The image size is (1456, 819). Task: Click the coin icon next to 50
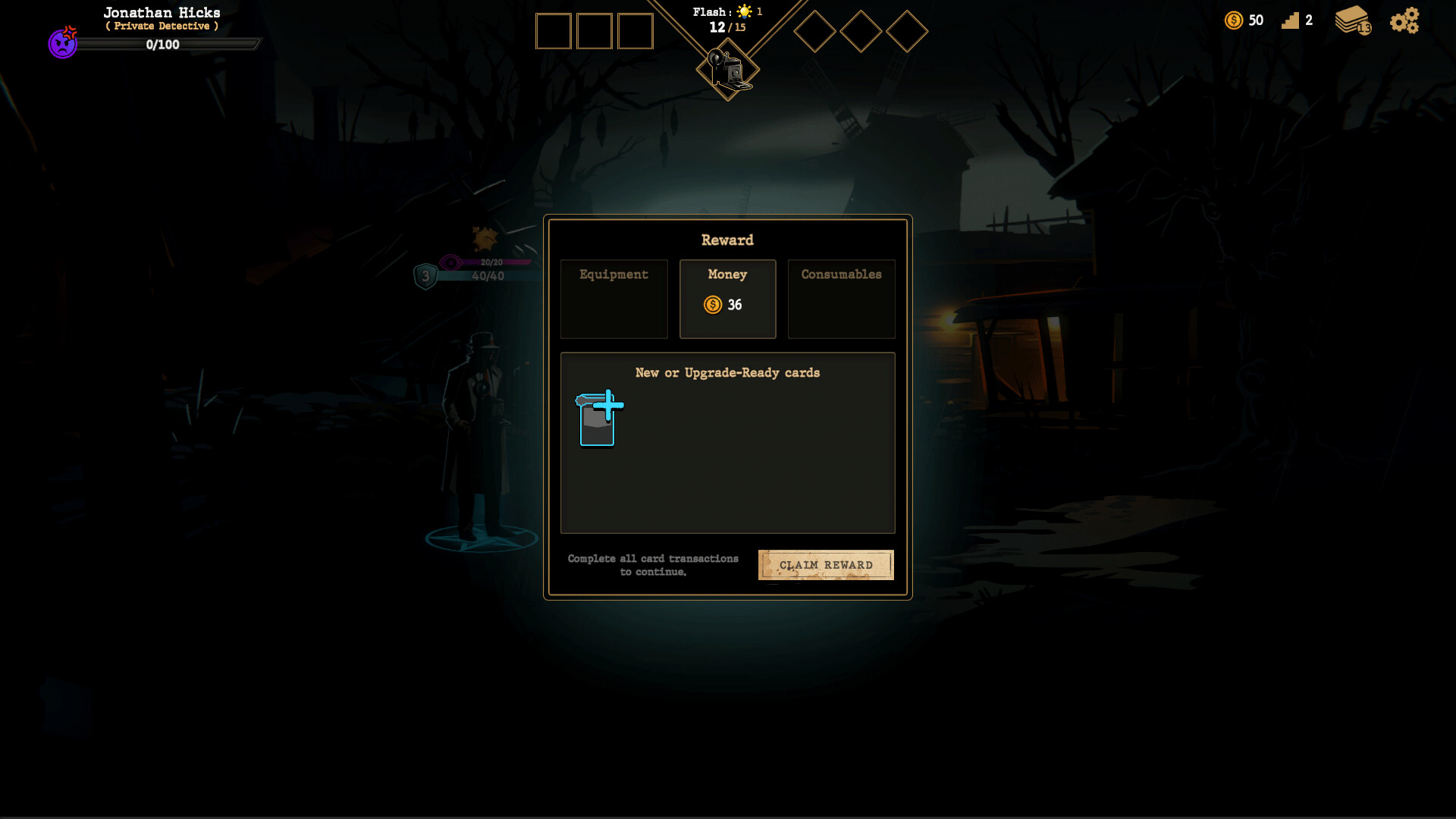click(x=1235, y=20)
